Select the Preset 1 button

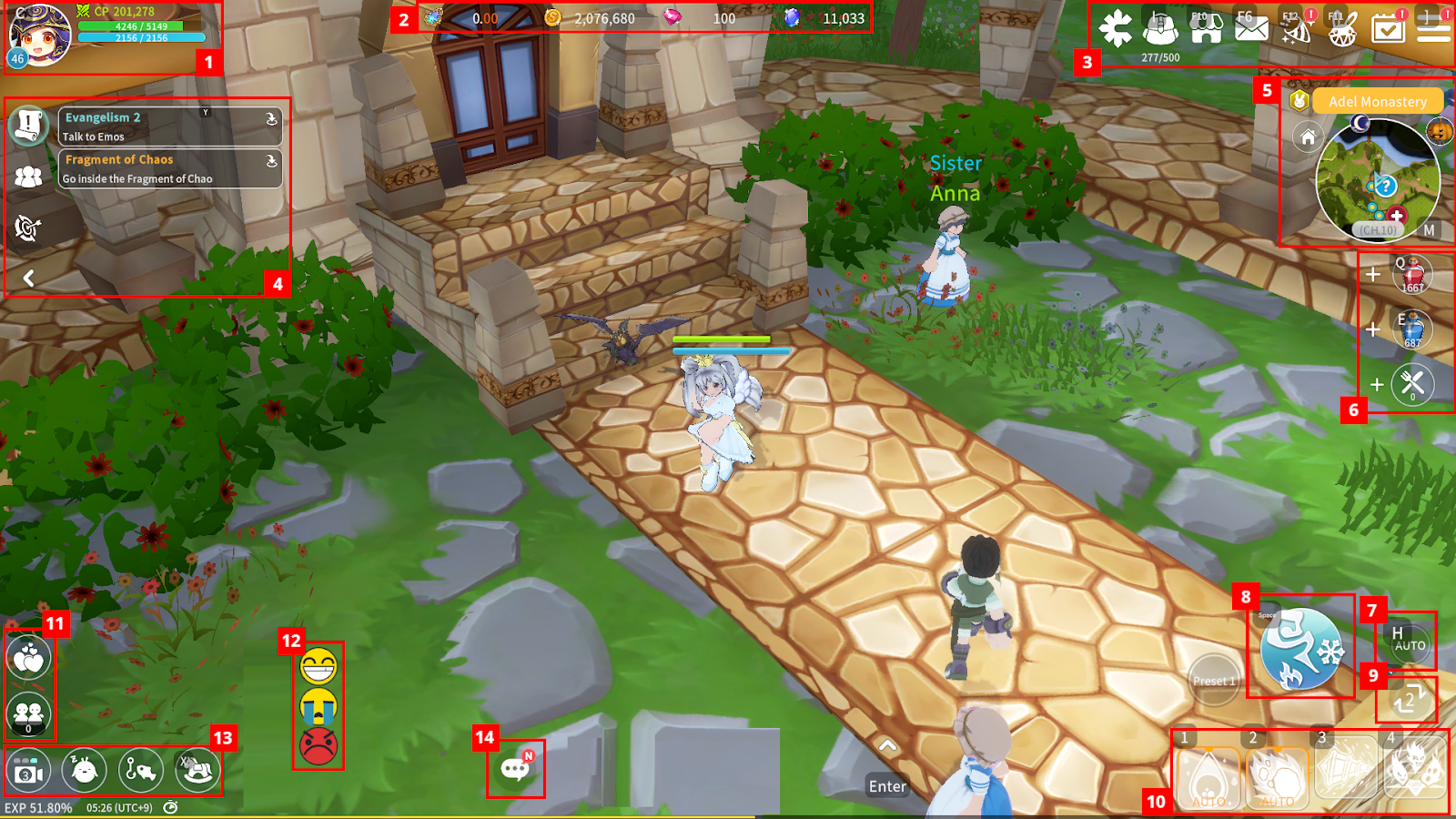[x=1214, y=681]
